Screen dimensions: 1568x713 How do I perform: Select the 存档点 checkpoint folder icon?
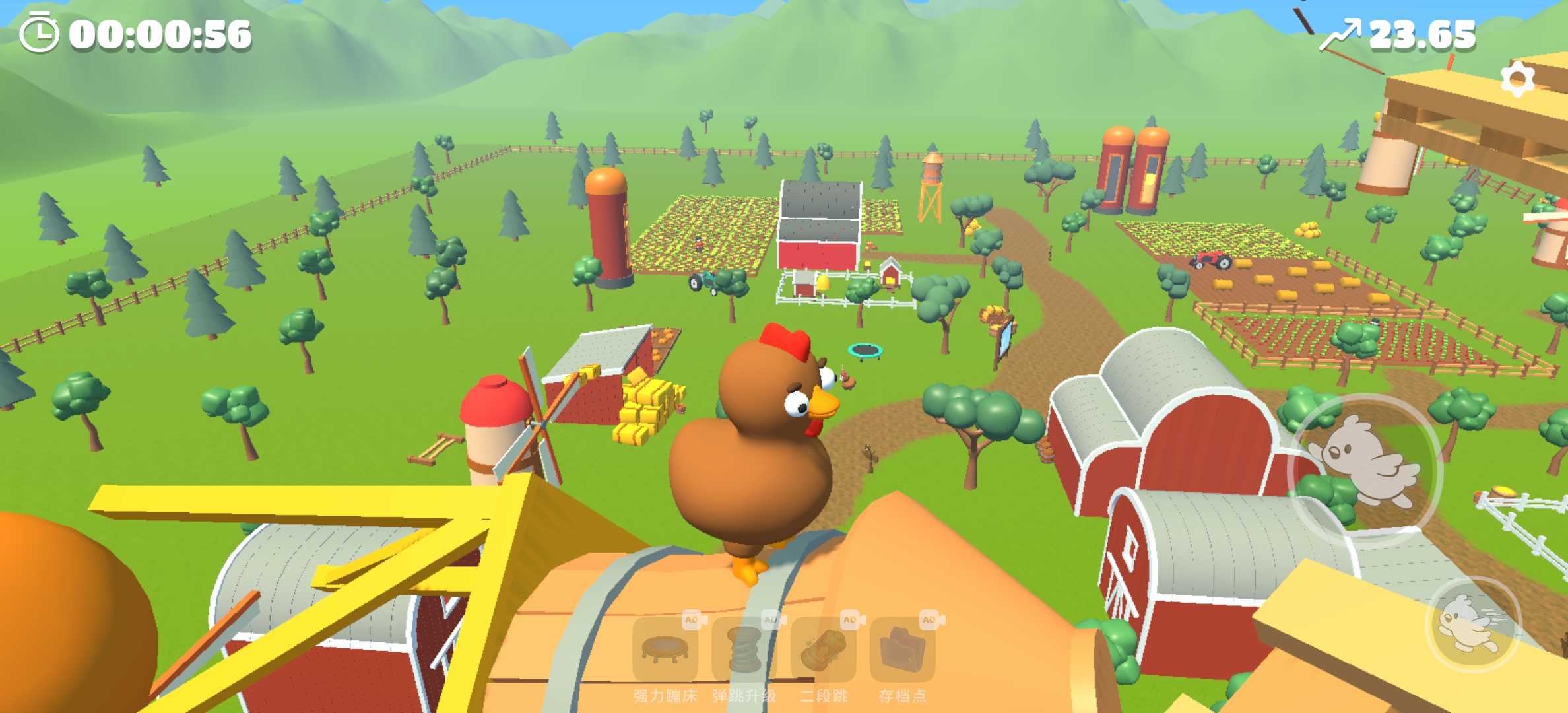tap(903, 650)
